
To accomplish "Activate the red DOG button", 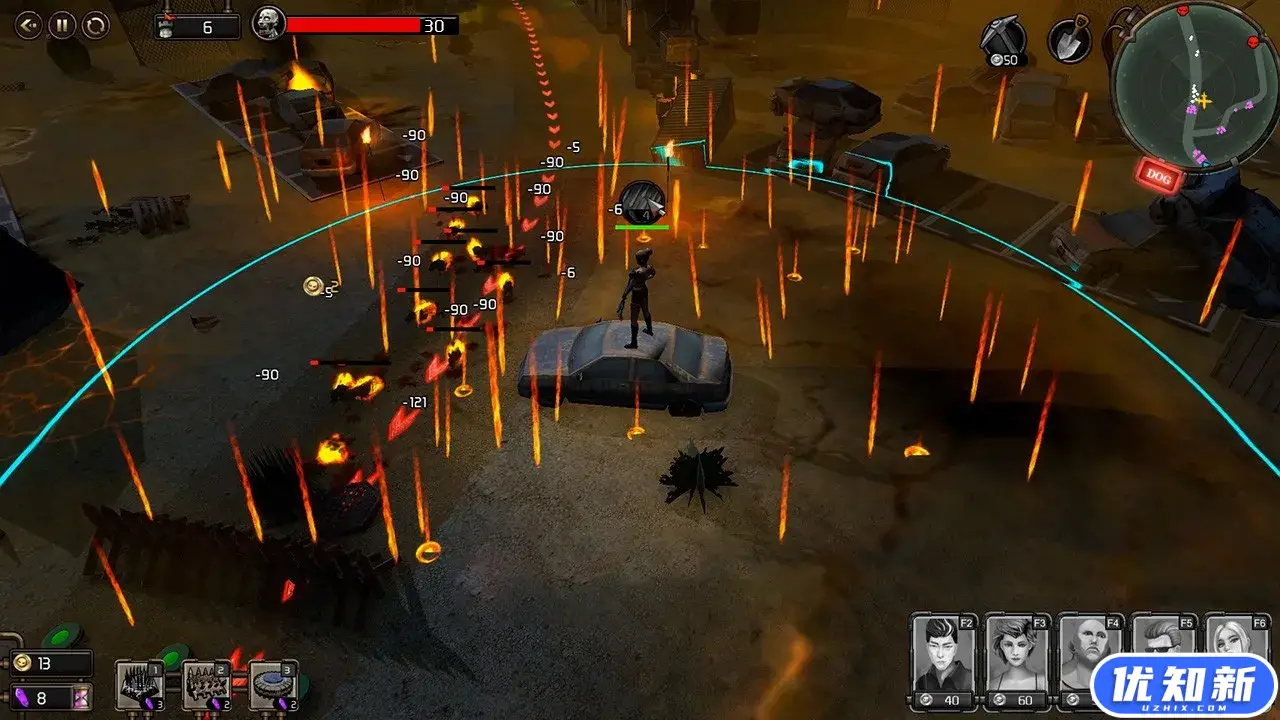I will pos(1158,177).
